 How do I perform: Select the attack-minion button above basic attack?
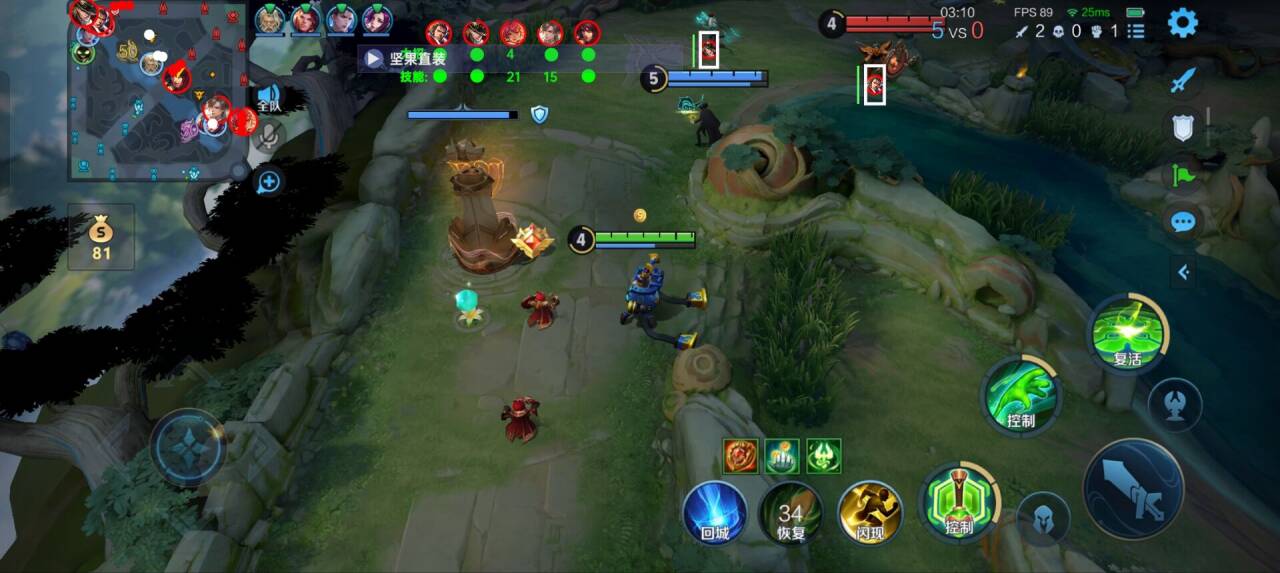click(1175, 401)
